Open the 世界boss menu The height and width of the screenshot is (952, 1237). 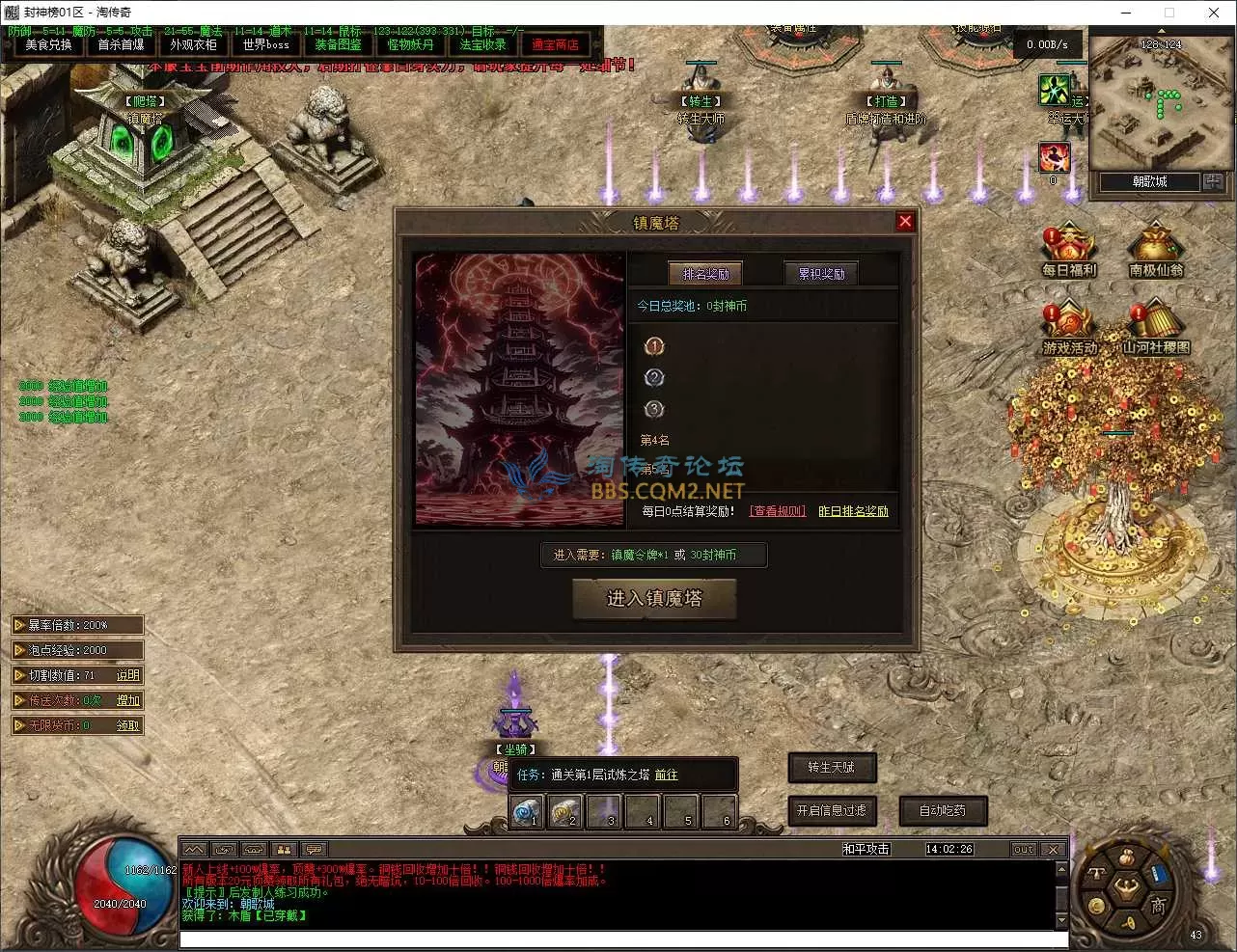265,45
